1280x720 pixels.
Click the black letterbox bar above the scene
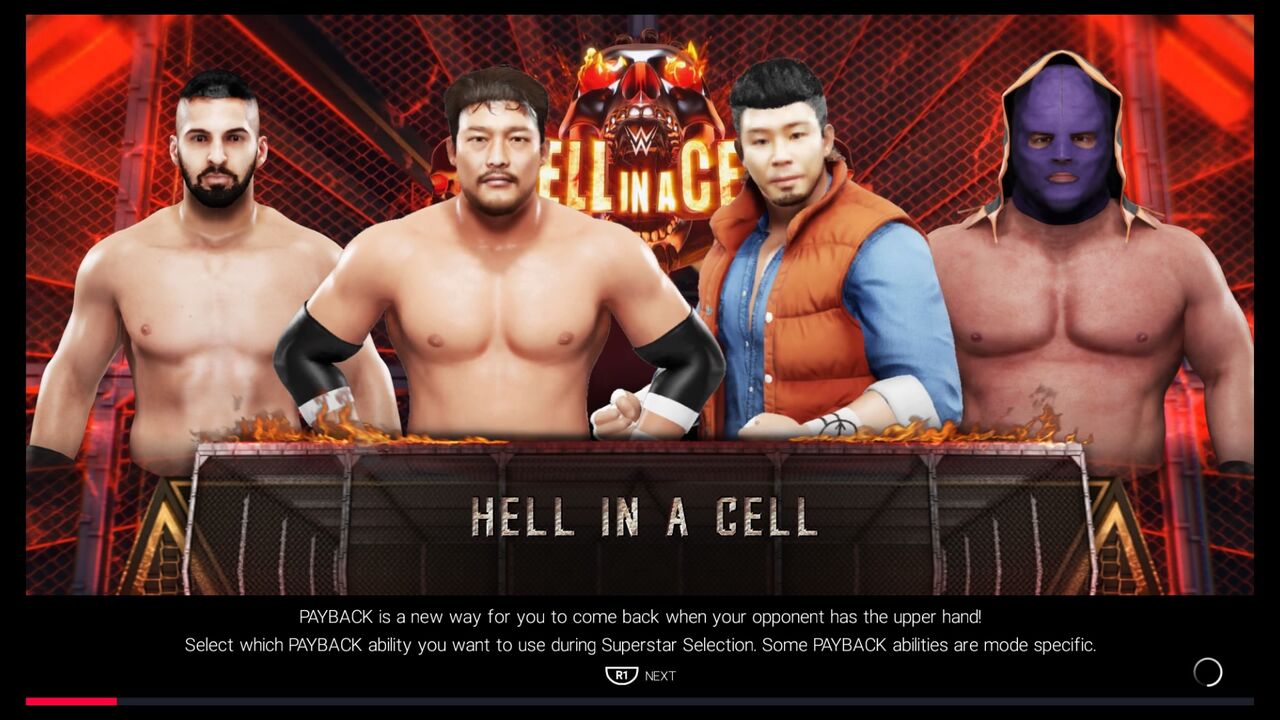pyautogui.click(x=640, y=7)
